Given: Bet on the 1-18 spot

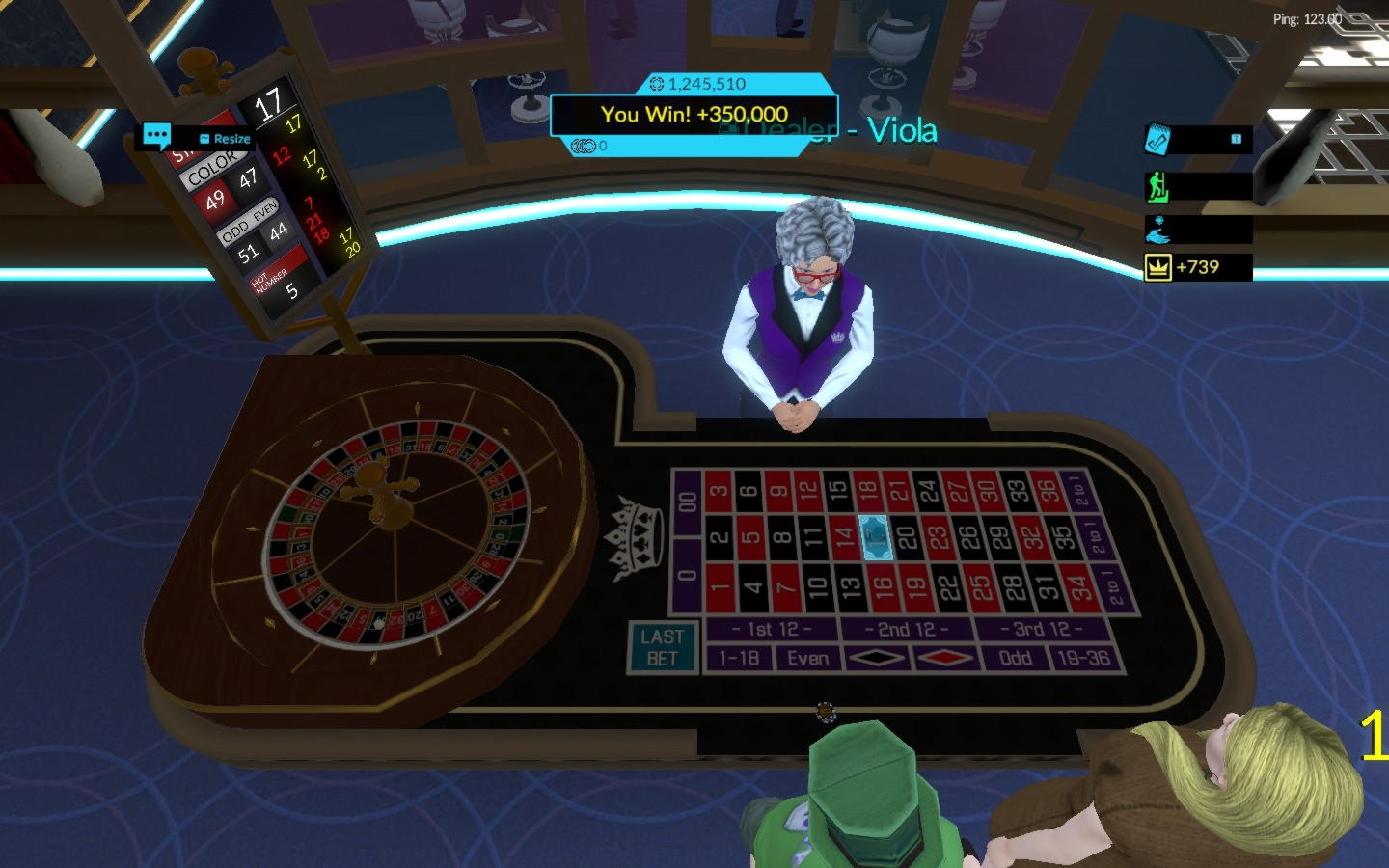Looking at the screenshot, I should 739,658.
